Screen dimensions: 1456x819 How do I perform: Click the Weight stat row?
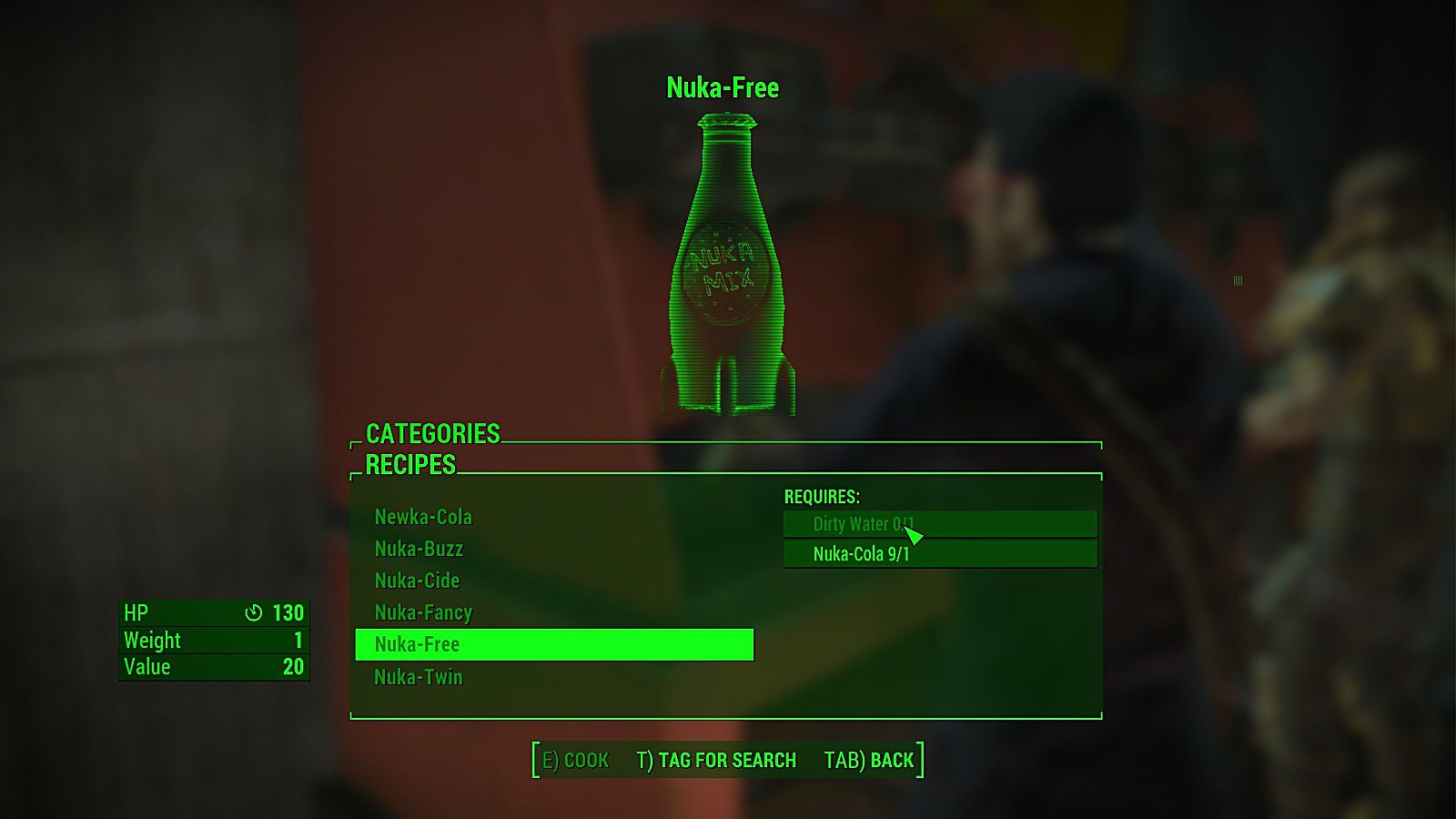click(214, 641)
